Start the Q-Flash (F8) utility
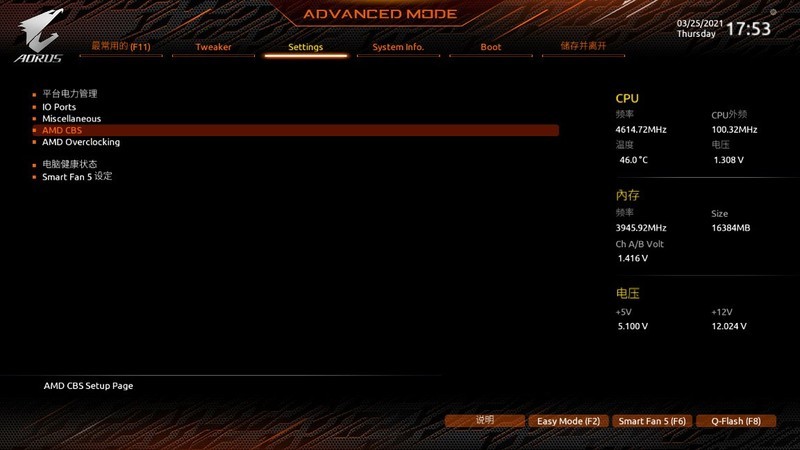Image resolution: width=800 pixels, height=450 pixels. pyautogui.click(x=736, y=422)
